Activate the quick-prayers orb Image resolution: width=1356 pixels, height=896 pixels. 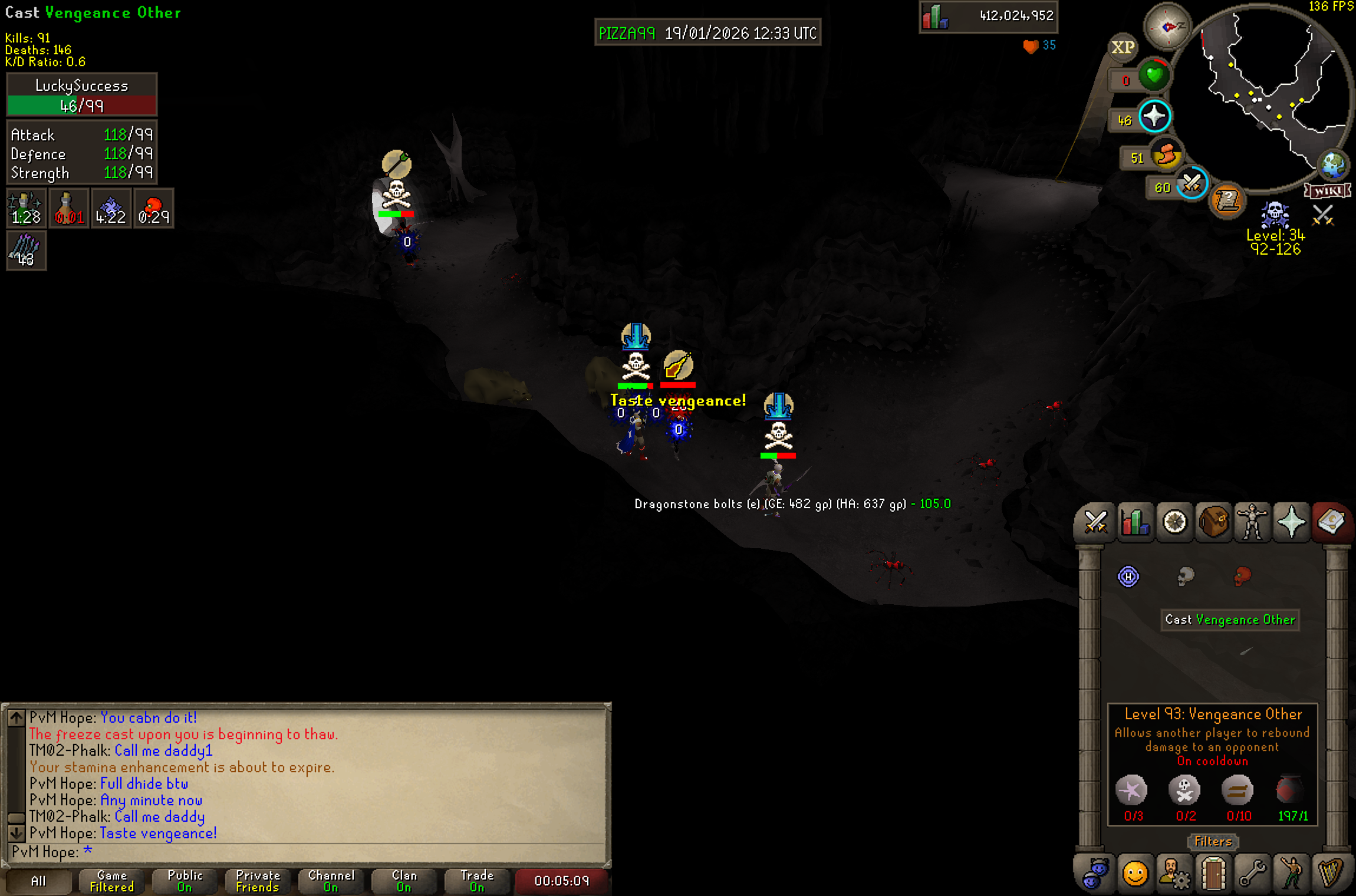pos(1154,116)
